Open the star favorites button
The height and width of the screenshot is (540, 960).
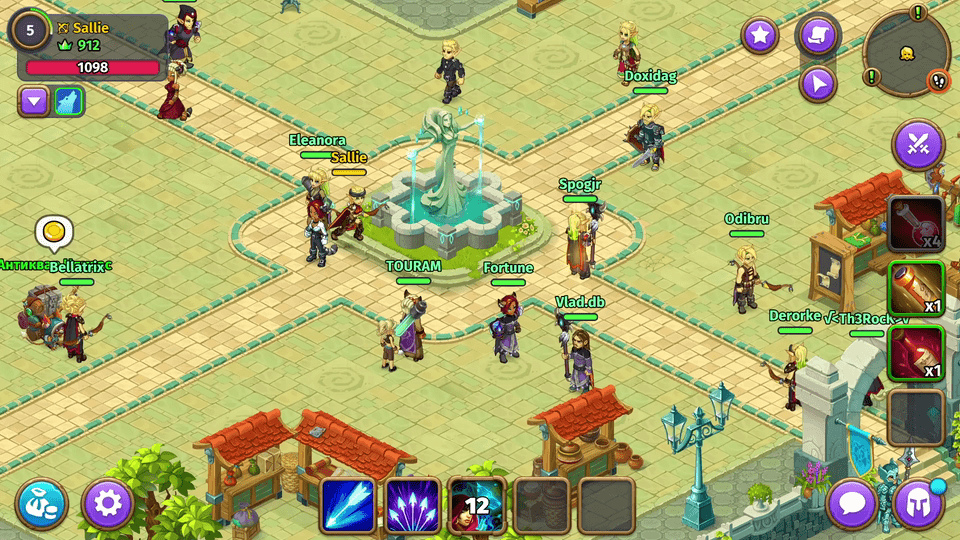tap(760, 36)
